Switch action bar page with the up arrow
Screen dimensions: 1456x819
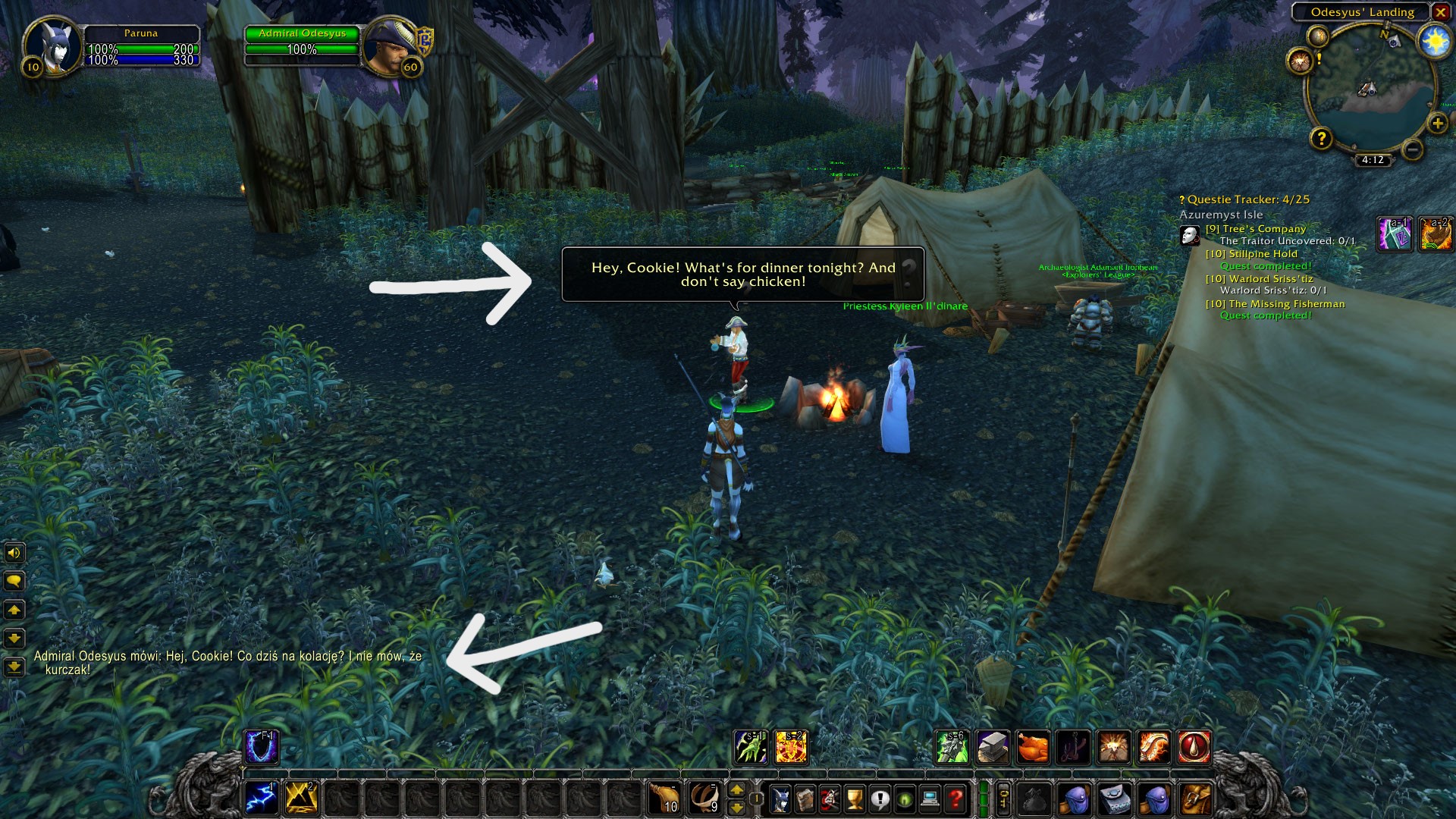pyautogui.click(x=736, y=789)
